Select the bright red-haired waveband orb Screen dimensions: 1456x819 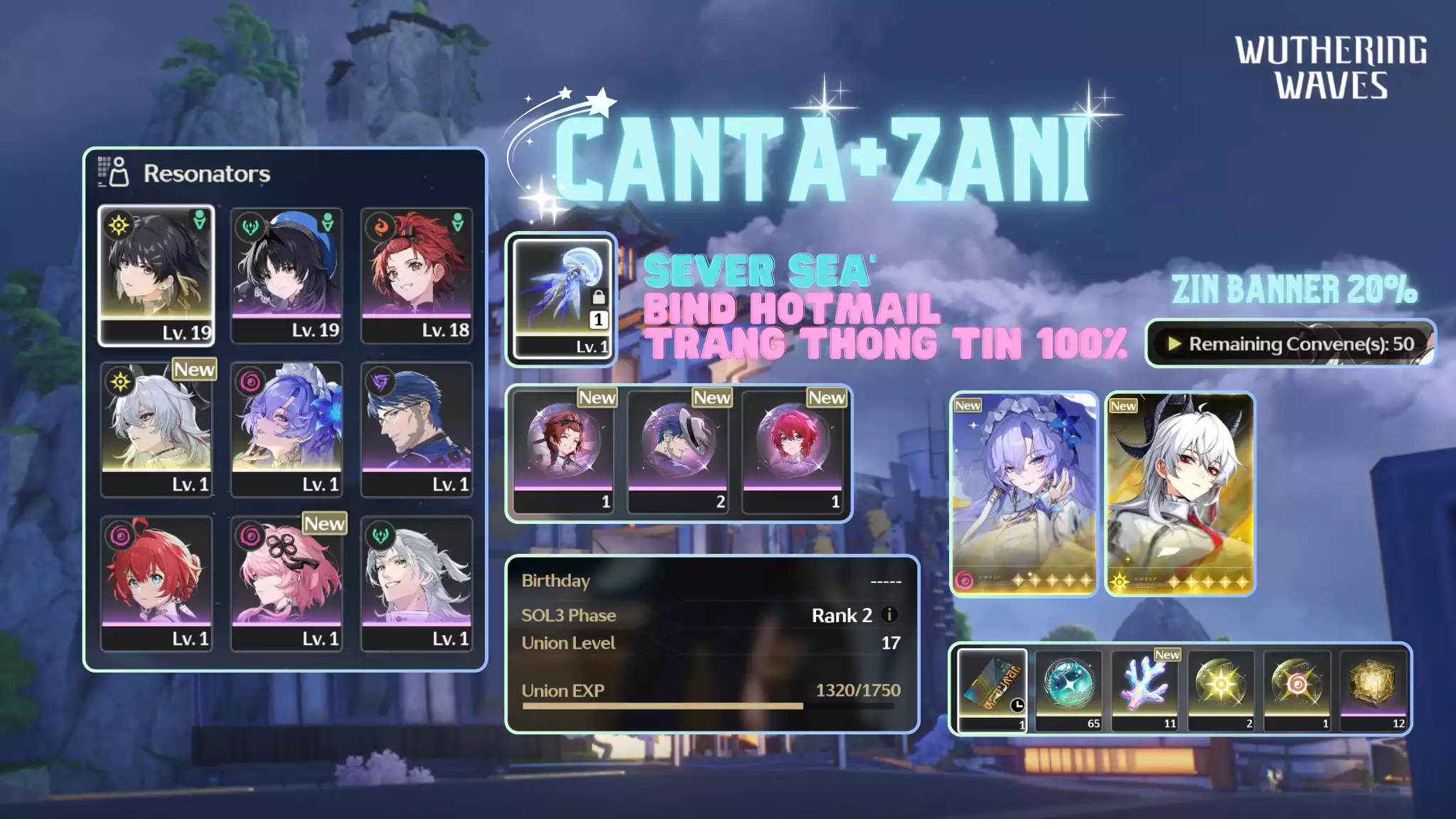(793, 451)
